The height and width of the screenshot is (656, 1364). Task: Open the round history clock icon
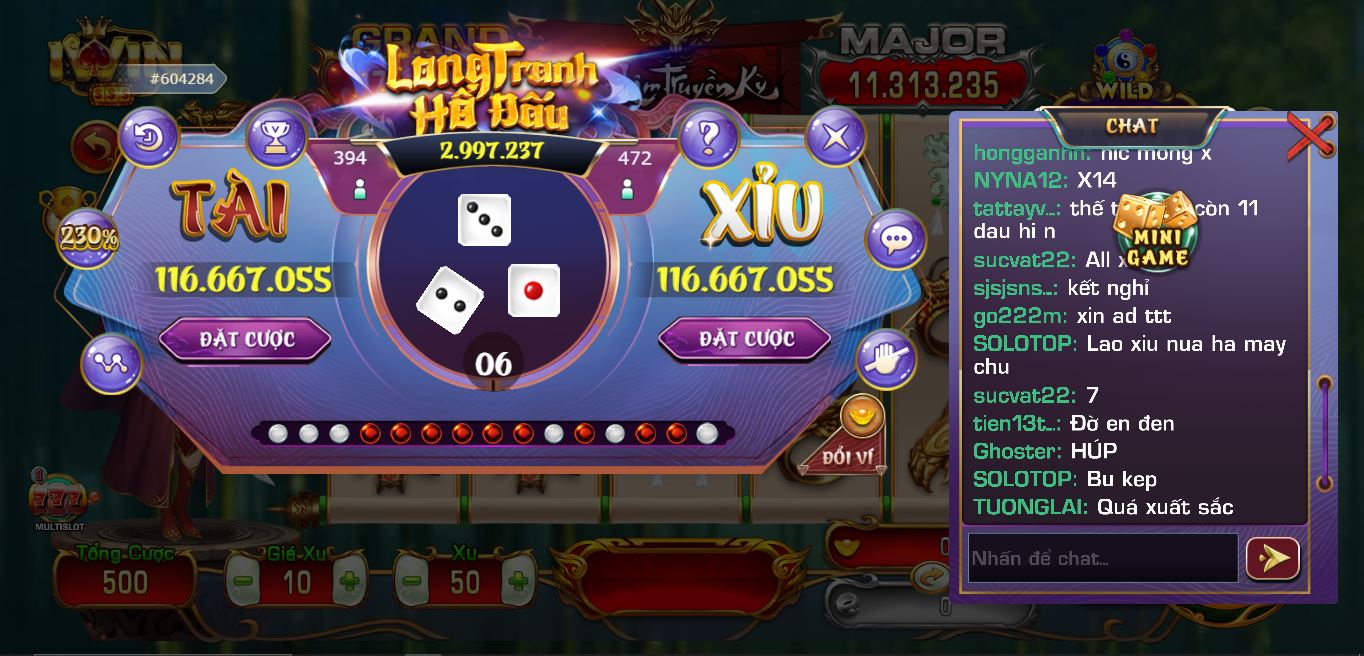point(149,137)
